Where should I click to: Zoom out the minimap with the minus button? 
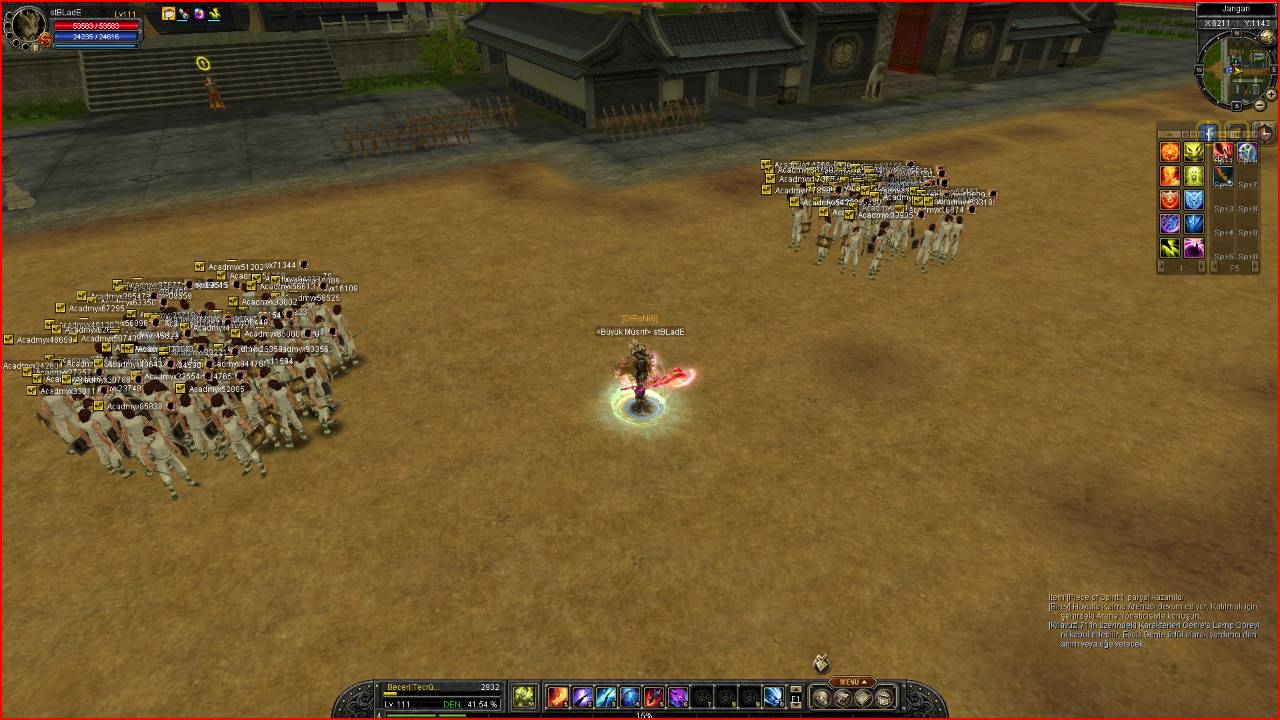(1260, 106)
